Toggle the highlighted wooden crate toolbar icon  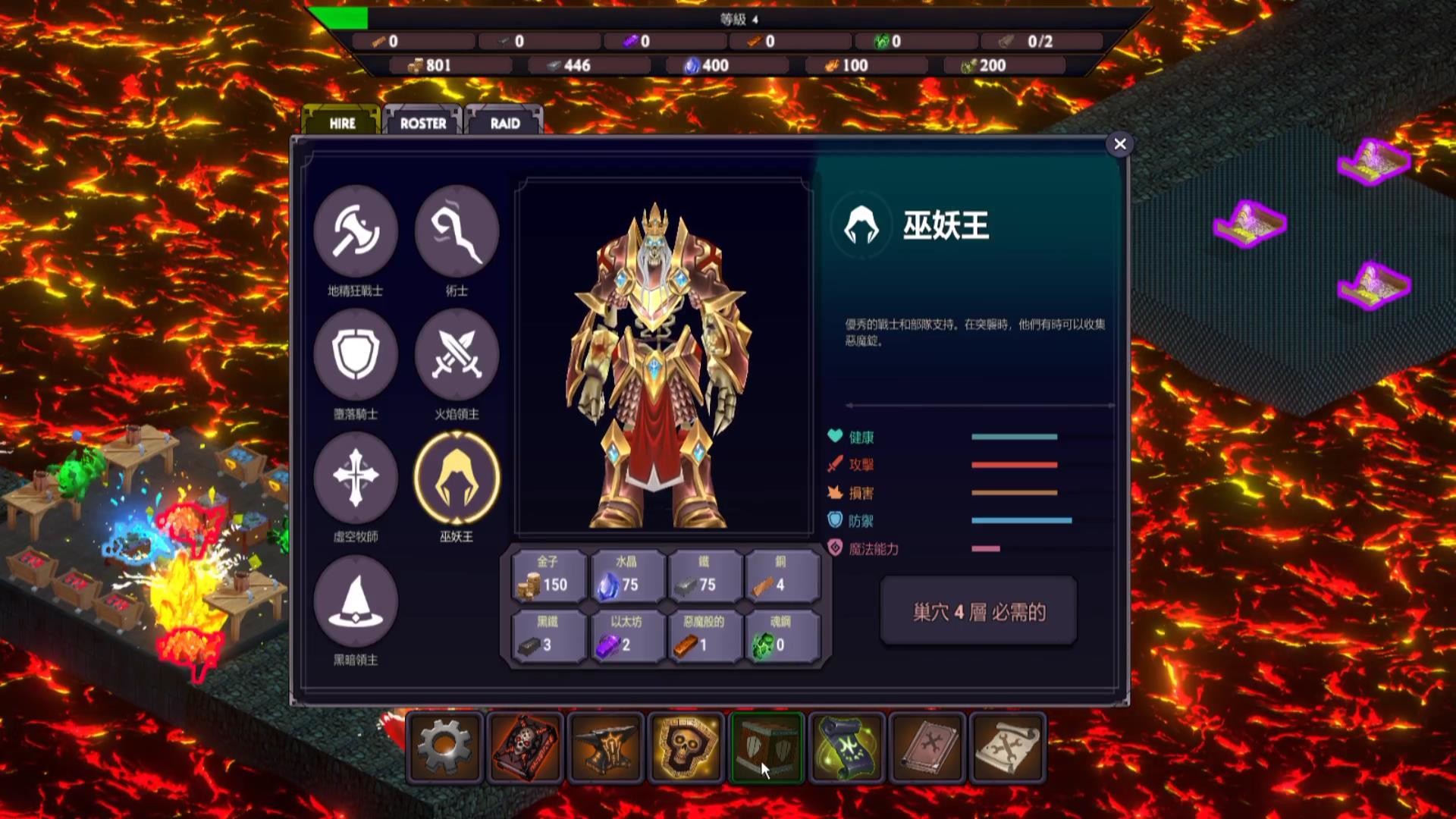[766, 748]
